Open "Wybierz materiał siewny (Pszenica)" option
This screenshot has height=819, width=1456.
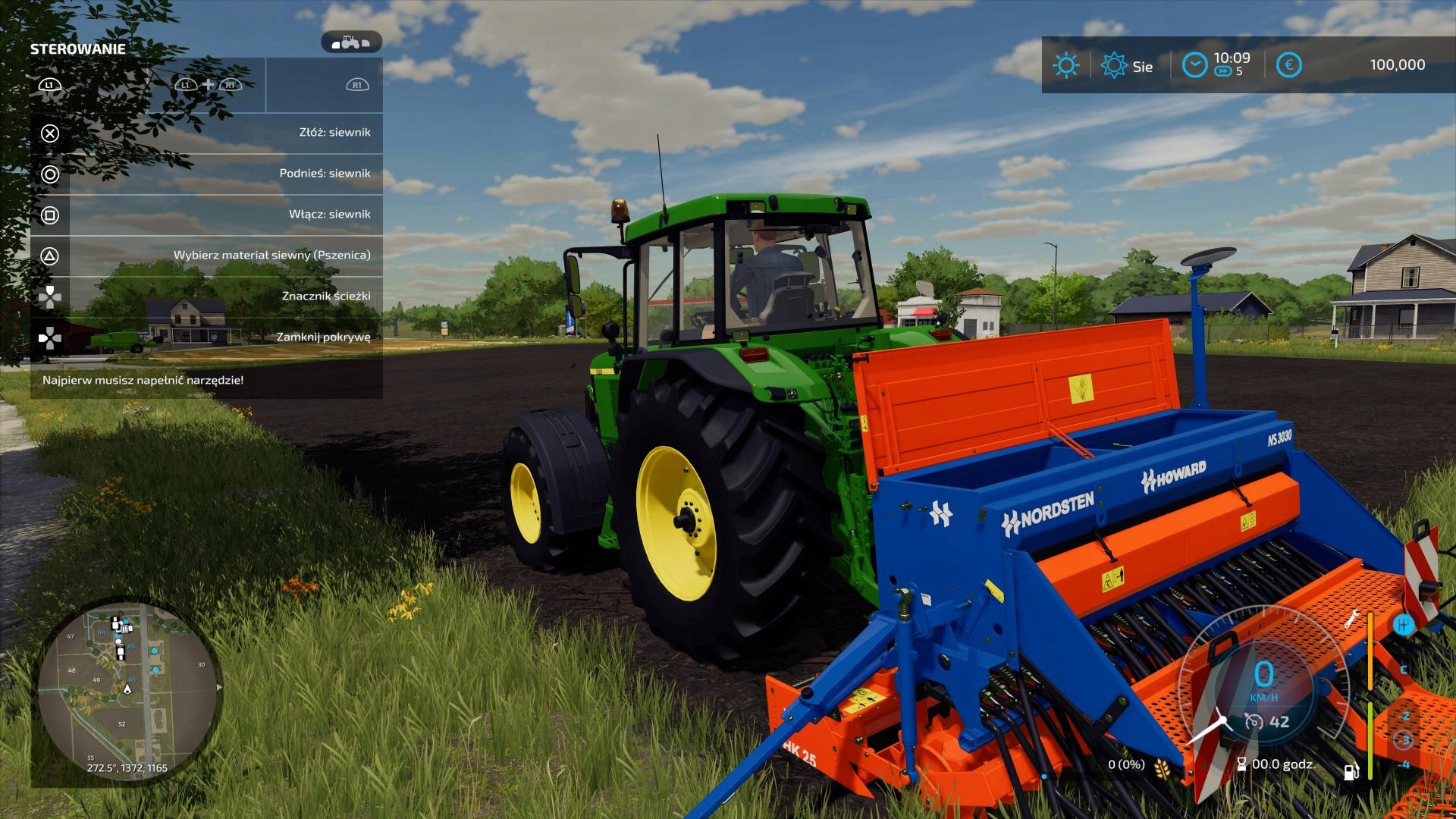pos(206,256)
